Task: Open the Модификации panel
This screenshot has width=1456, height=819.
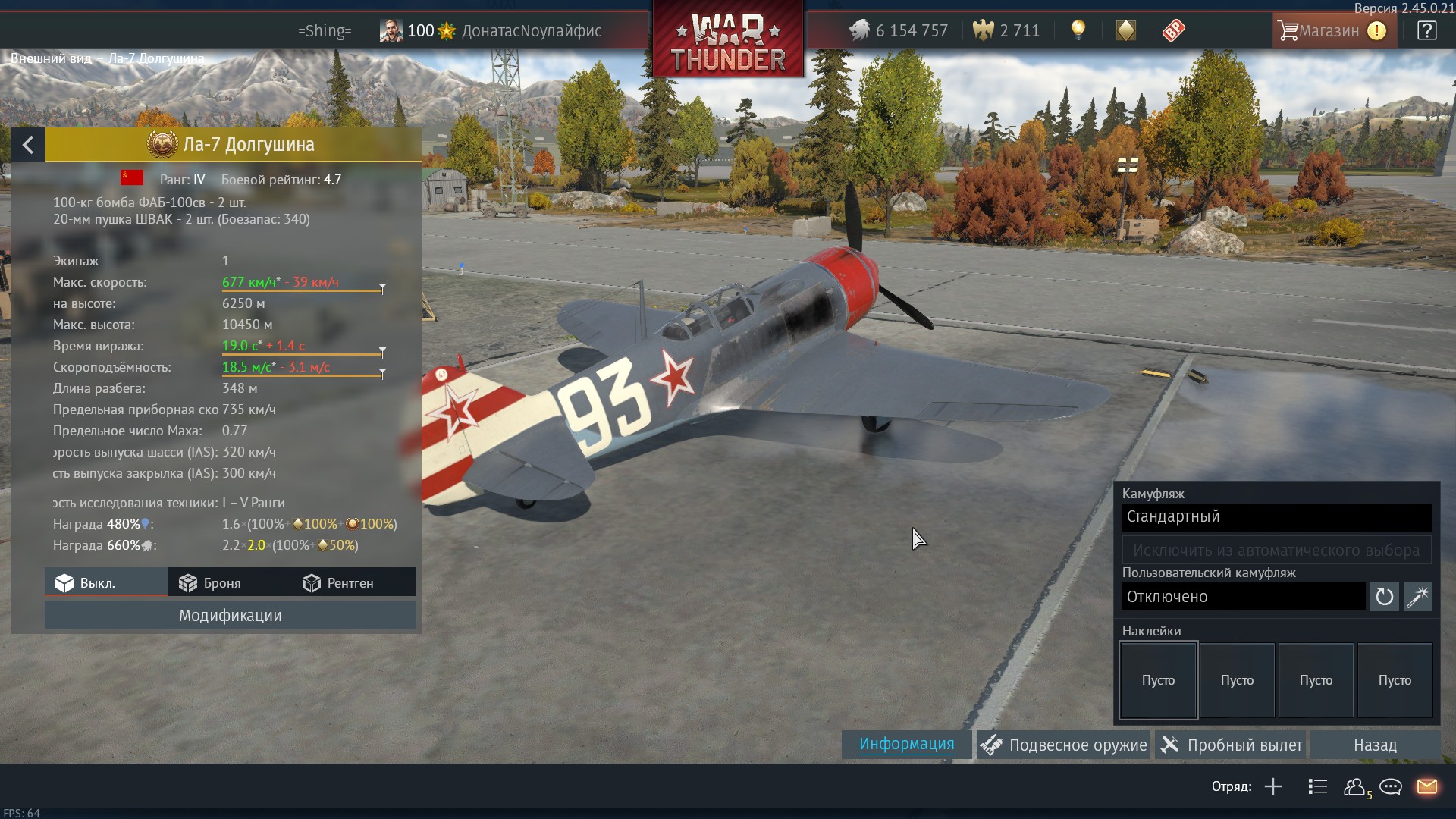Action: 230,616
